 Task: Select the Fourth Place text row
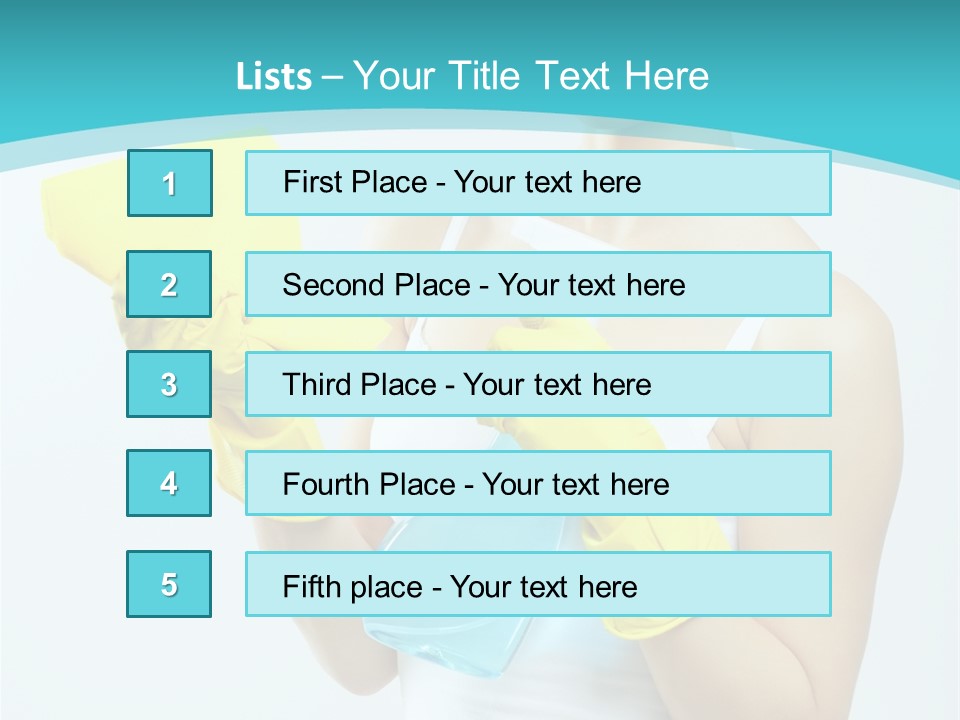(x=538, y=484)
